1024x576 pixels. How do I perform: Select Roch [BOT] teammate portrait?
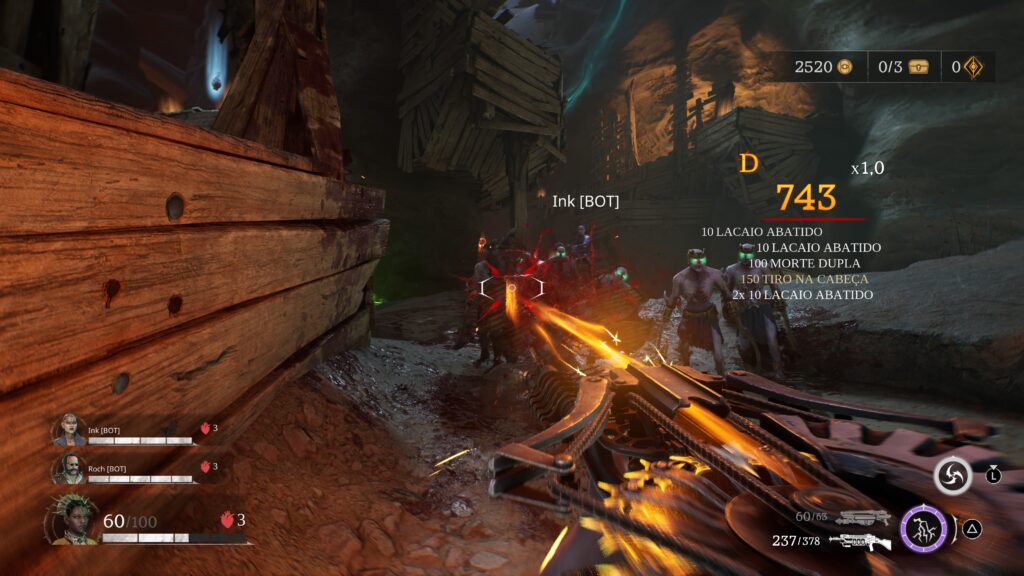[x=70, y=467]
